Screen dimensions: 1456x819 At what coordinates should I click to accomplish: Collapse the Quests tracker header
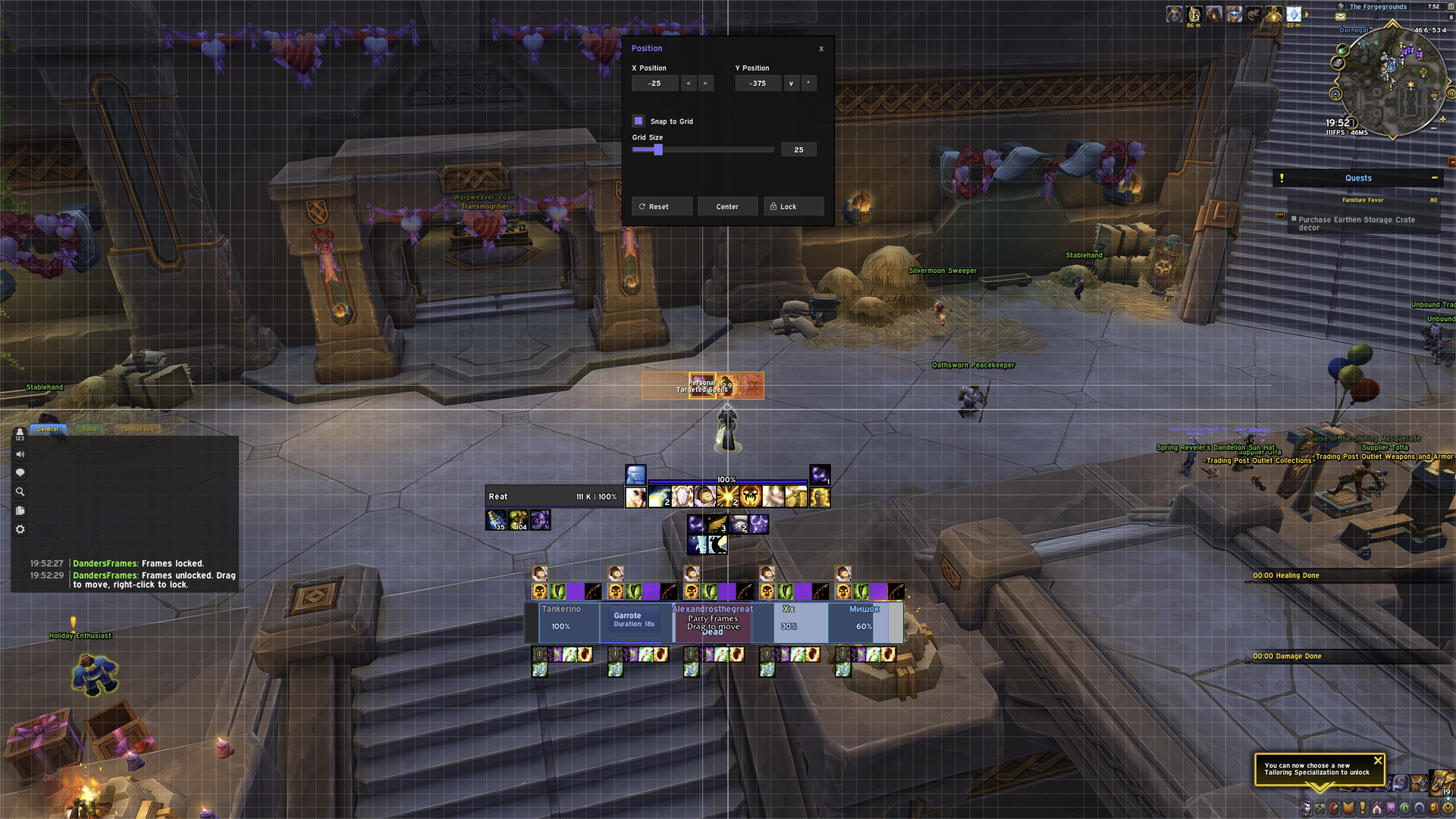1434,178
